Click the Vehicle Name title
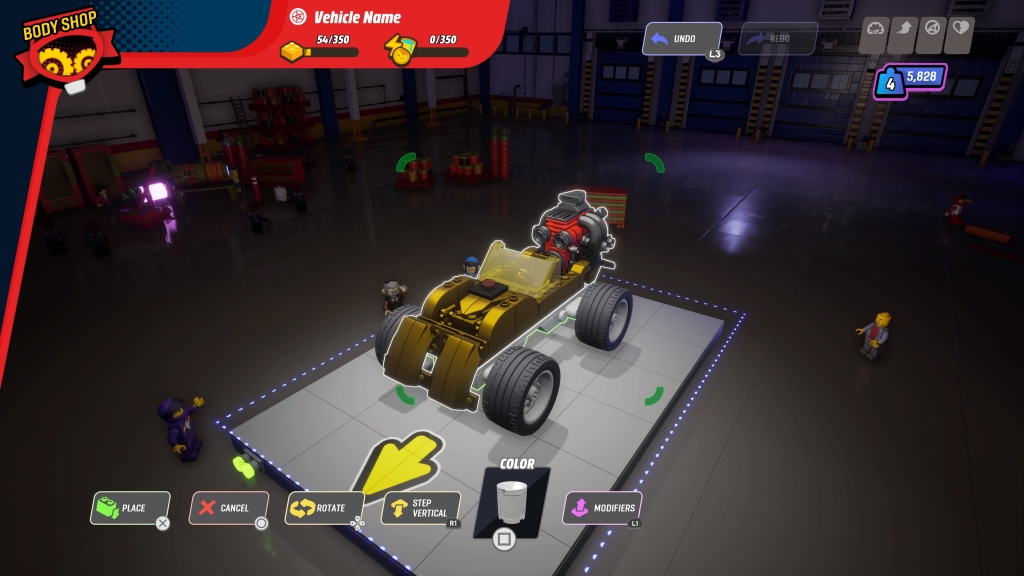The image size is (1024, 576). [x=357, y=17]
